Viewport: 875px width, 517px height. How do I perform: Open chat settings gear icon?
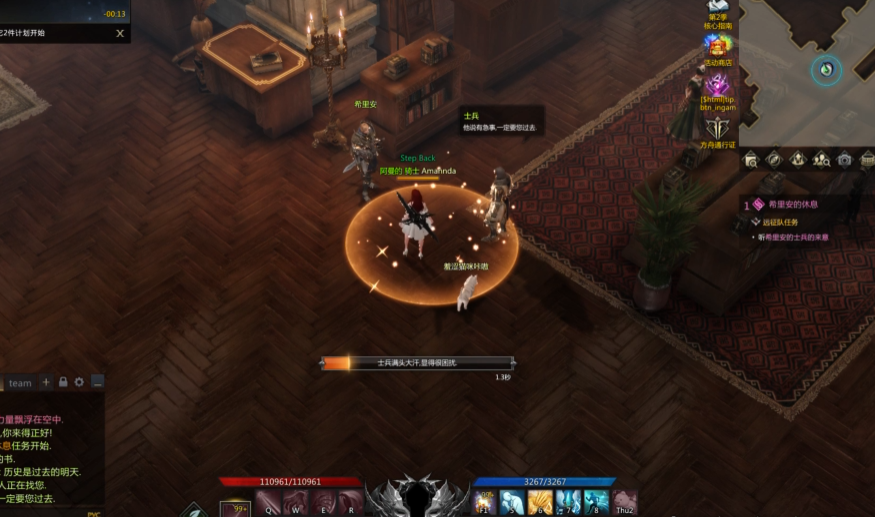pos(80,382)
